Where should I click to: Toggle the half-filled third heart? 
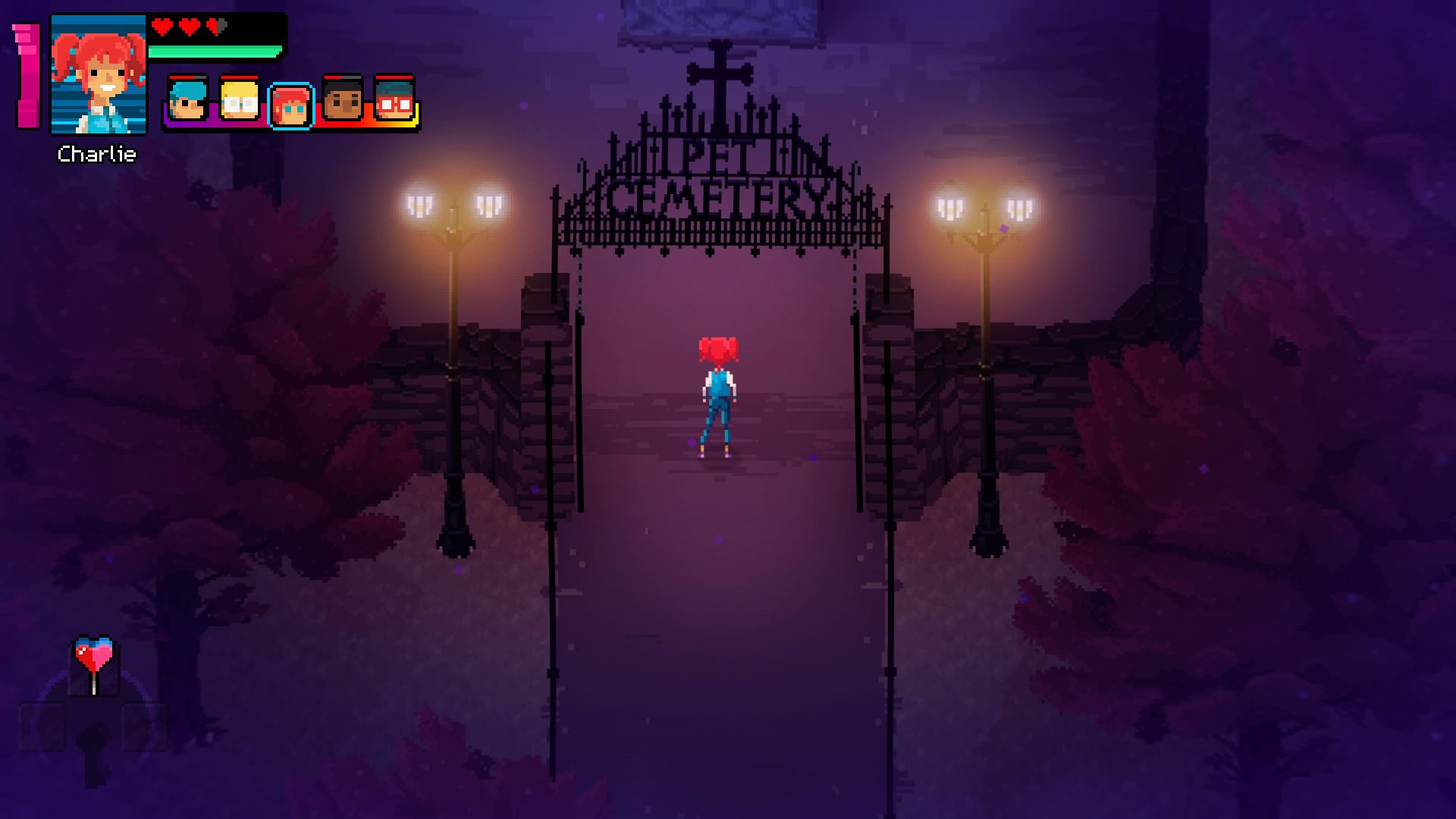pyautogui.click(x=215, y=24)
